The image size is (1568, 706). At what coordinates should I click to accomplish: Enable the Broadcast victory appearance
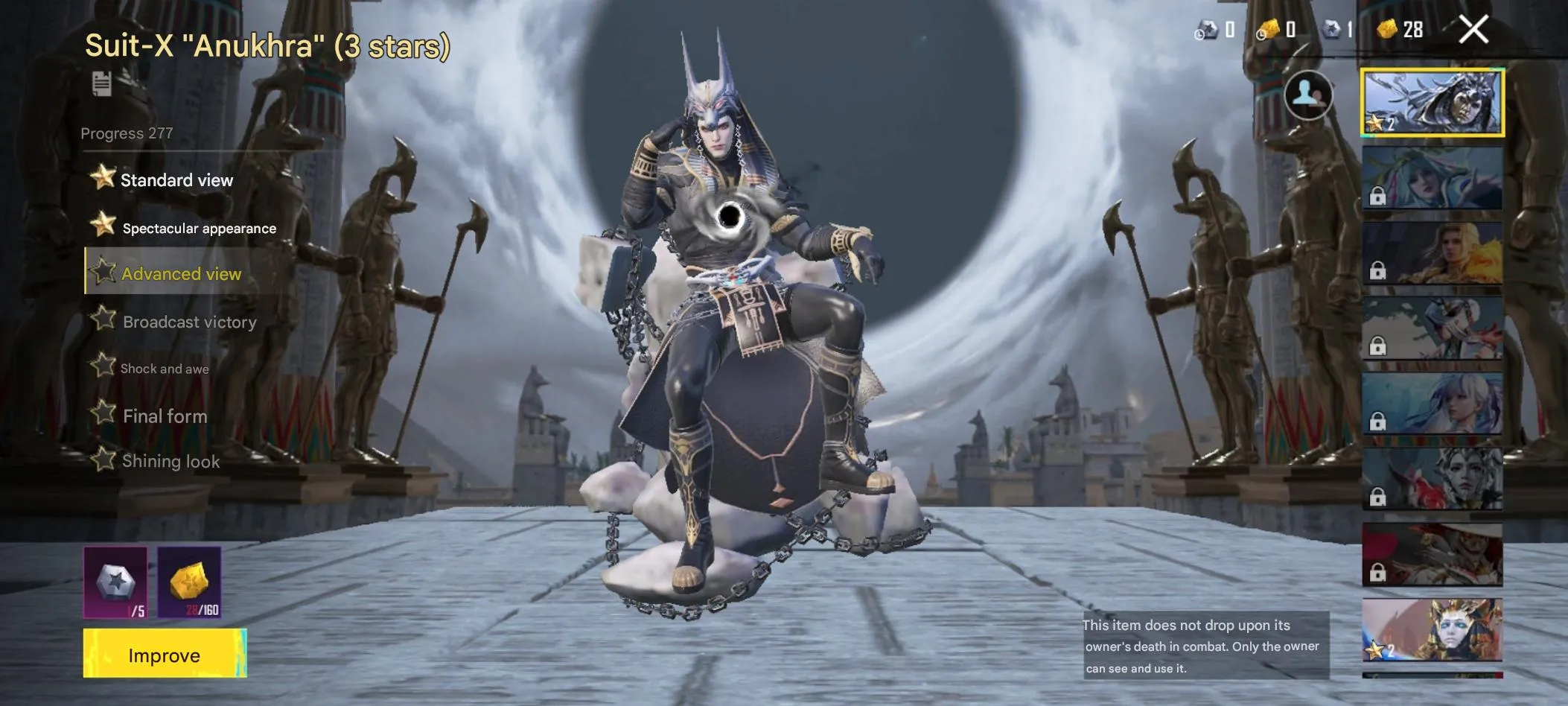tap(188, 322)
